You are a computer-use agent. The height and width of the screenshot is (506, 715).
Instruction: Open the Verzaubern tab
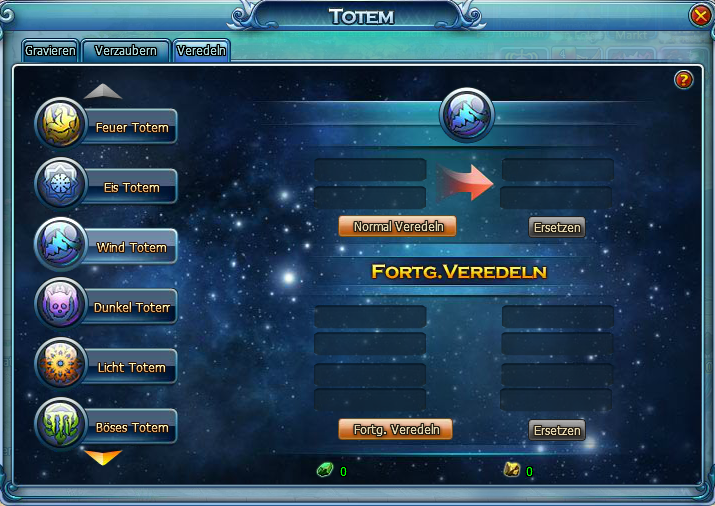(x=126, y=50)
